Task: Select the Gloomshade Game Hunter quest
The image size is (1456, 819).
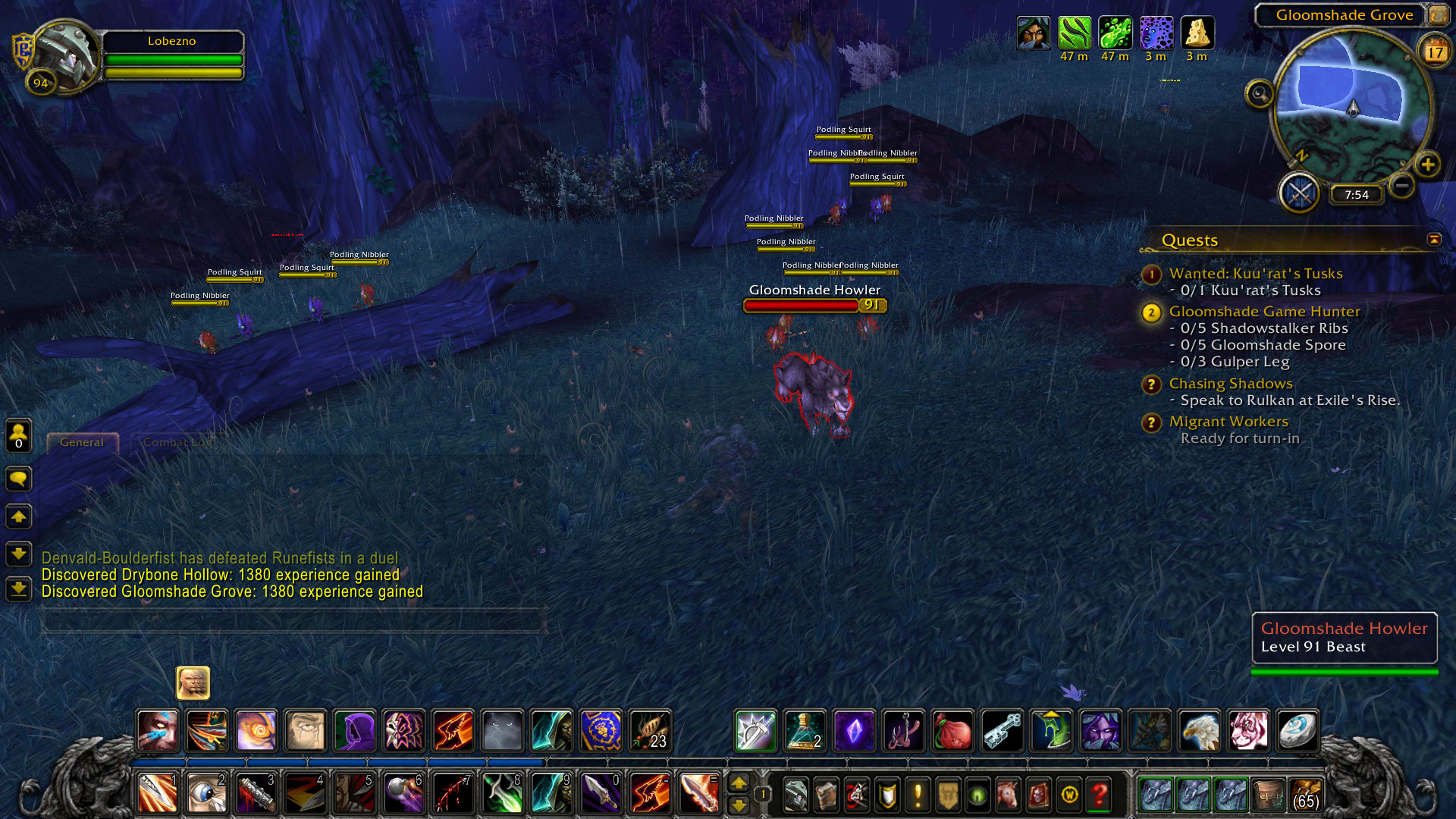Action: point(1264,312)
